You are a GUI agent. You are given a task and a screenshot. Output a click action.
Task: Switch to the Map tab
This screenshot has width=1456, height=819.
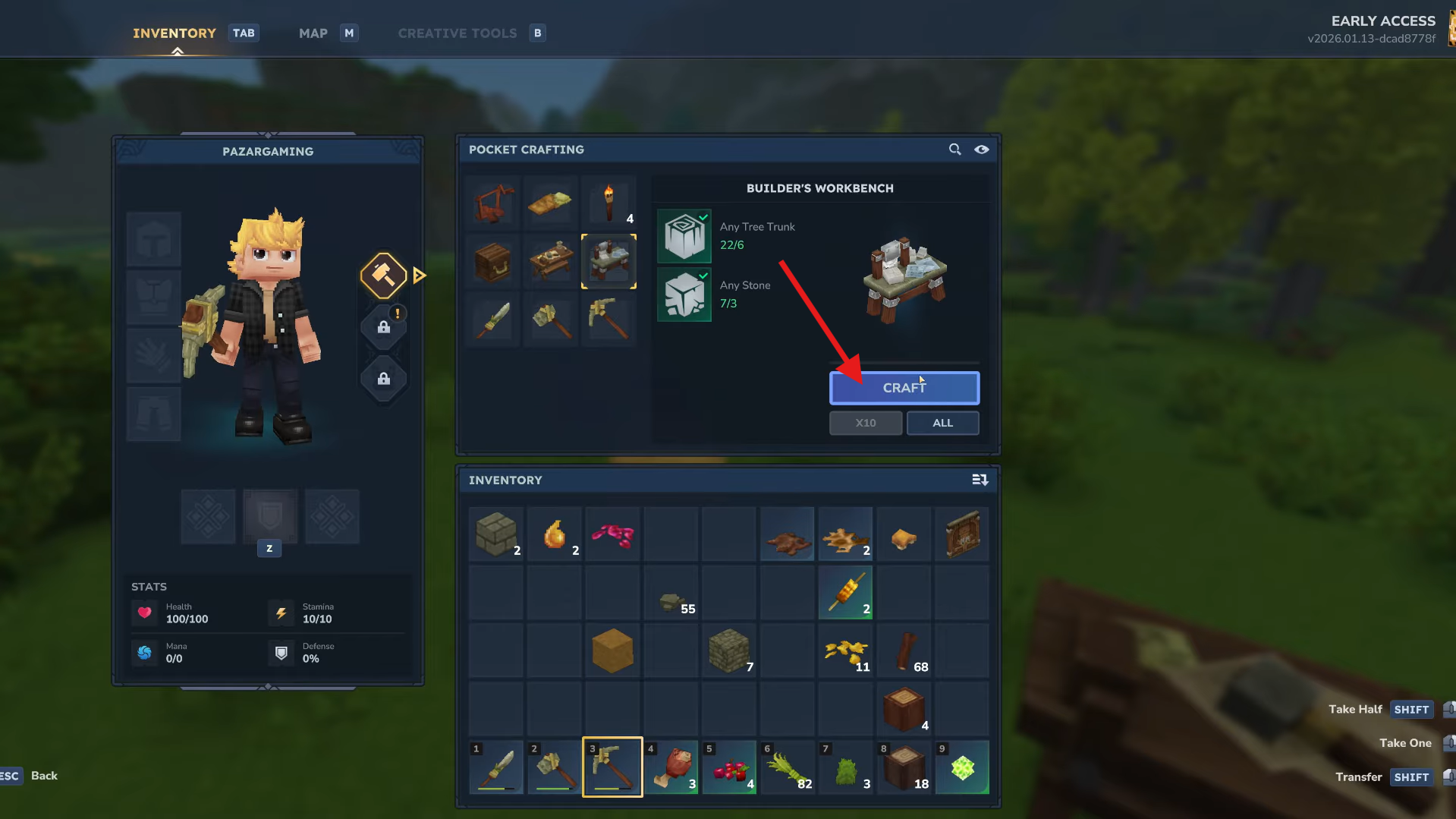click(x=313, y=33)
